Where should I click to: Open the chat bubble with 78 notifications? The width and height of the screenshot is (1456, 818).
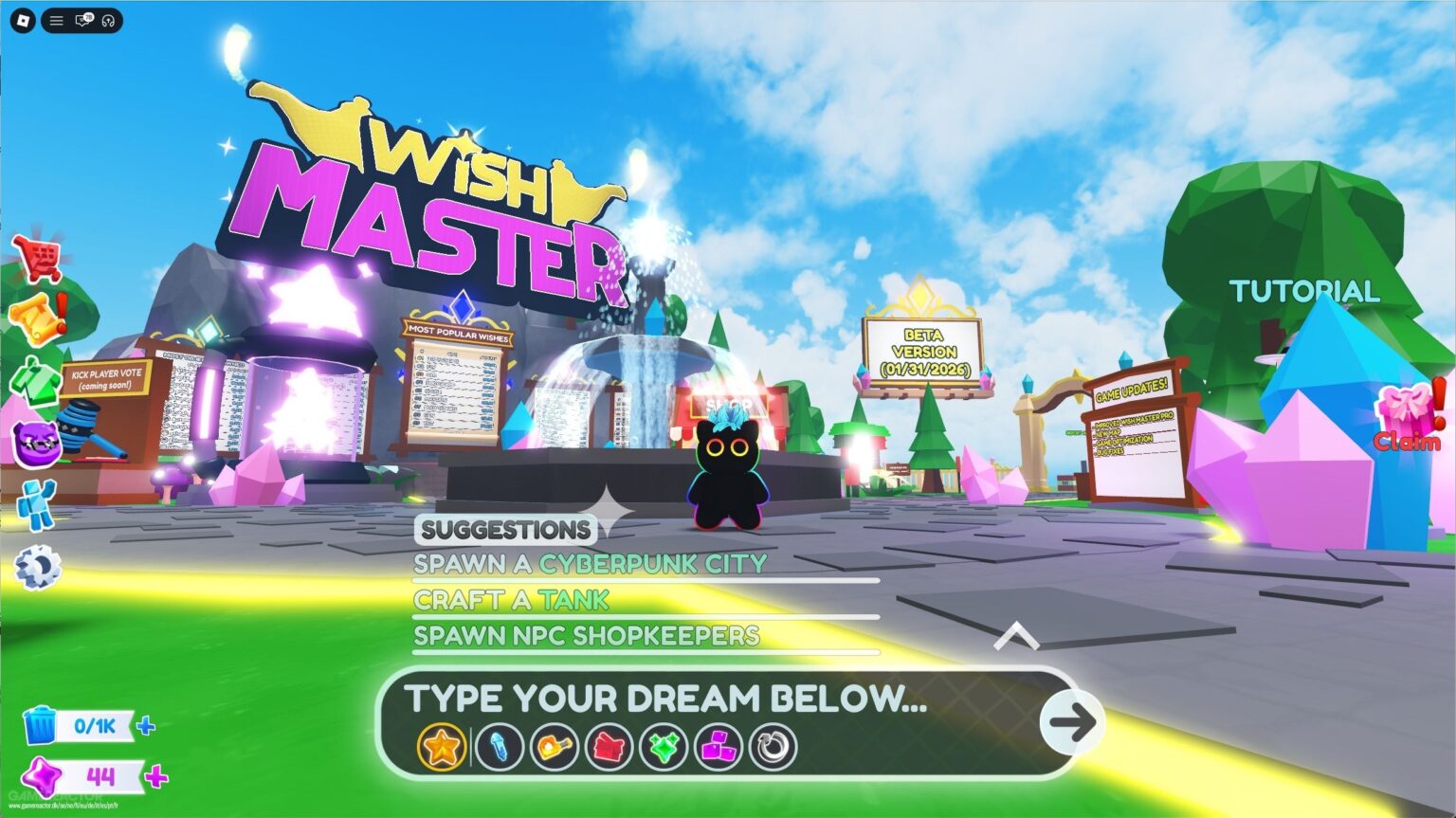(x=83, y=21)
